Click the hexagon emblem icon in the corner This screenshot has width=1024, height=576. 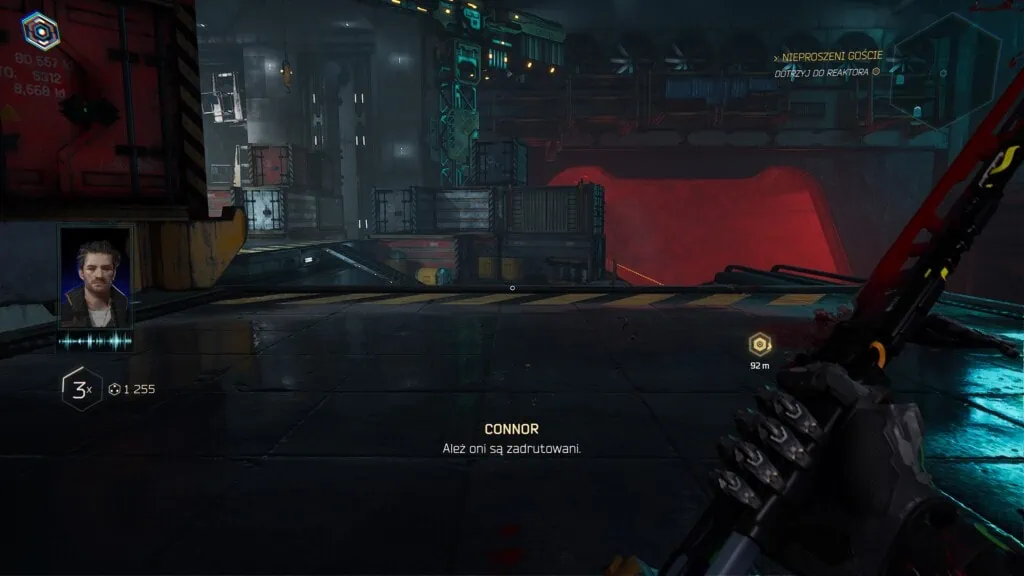pyautogui.click(x=40, y=30)
